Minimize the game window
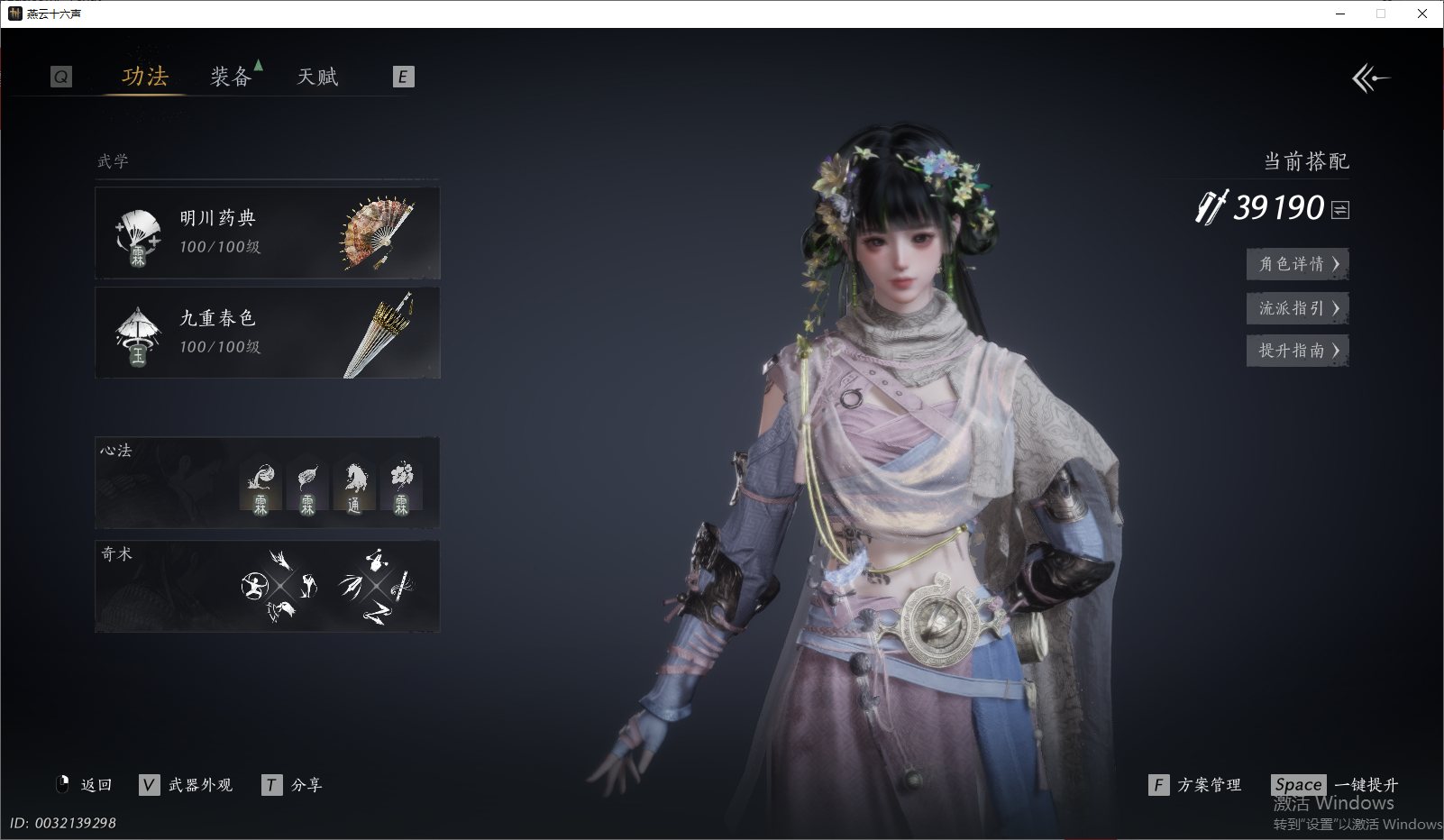 tap(1340, 14)
